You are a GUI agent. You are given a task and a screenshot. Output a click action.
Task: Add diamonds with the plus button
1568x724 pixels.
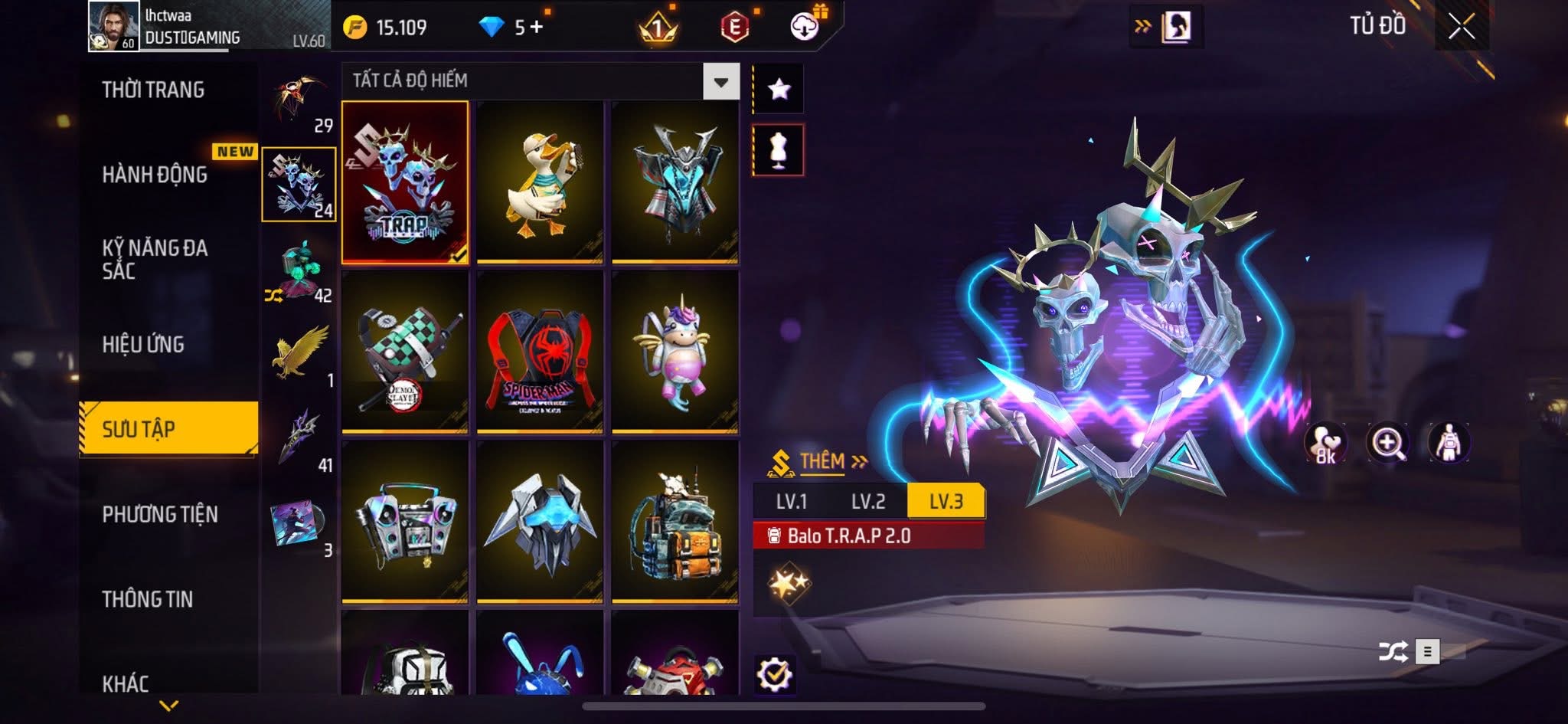(x=536, y=28)
